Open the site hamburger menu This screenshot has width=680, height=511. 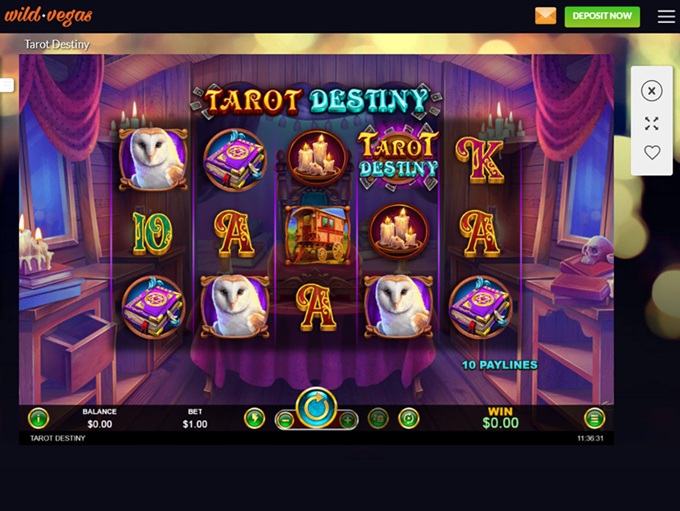tap(666, 16)
